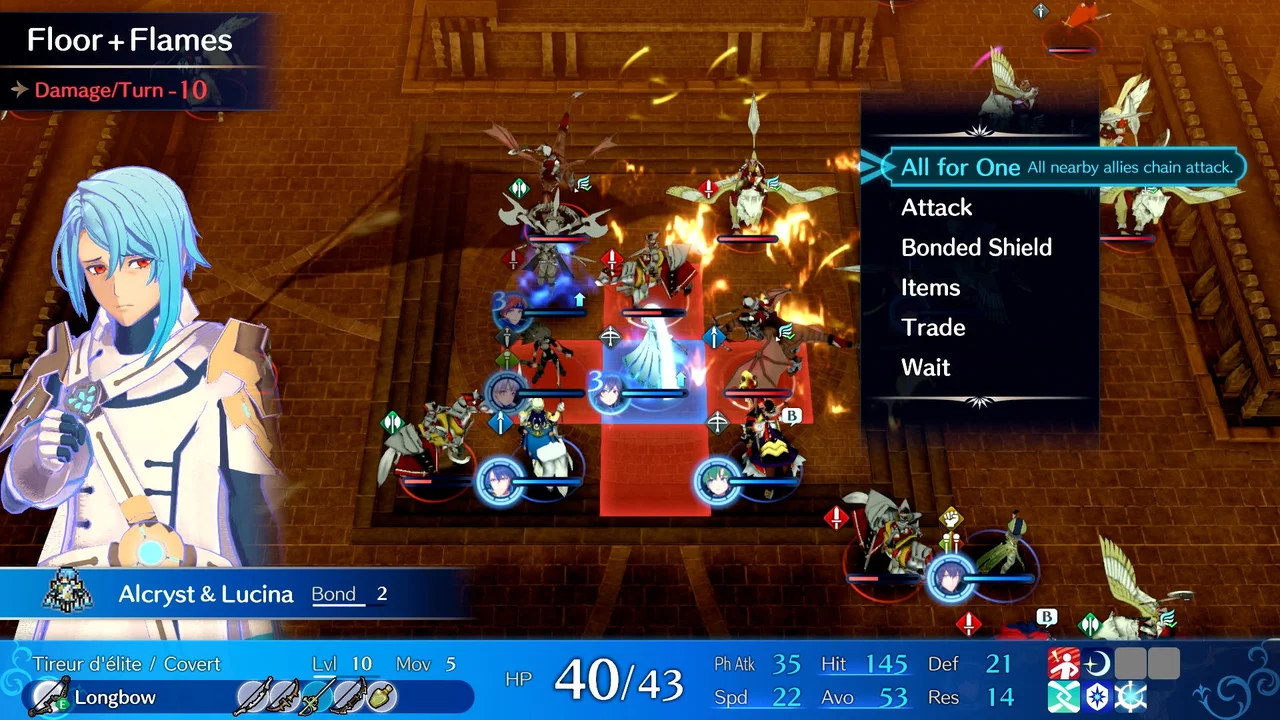Select the elixir flask item icon
The width and height of the screenshot is (1280, 720).
[383, 697]
